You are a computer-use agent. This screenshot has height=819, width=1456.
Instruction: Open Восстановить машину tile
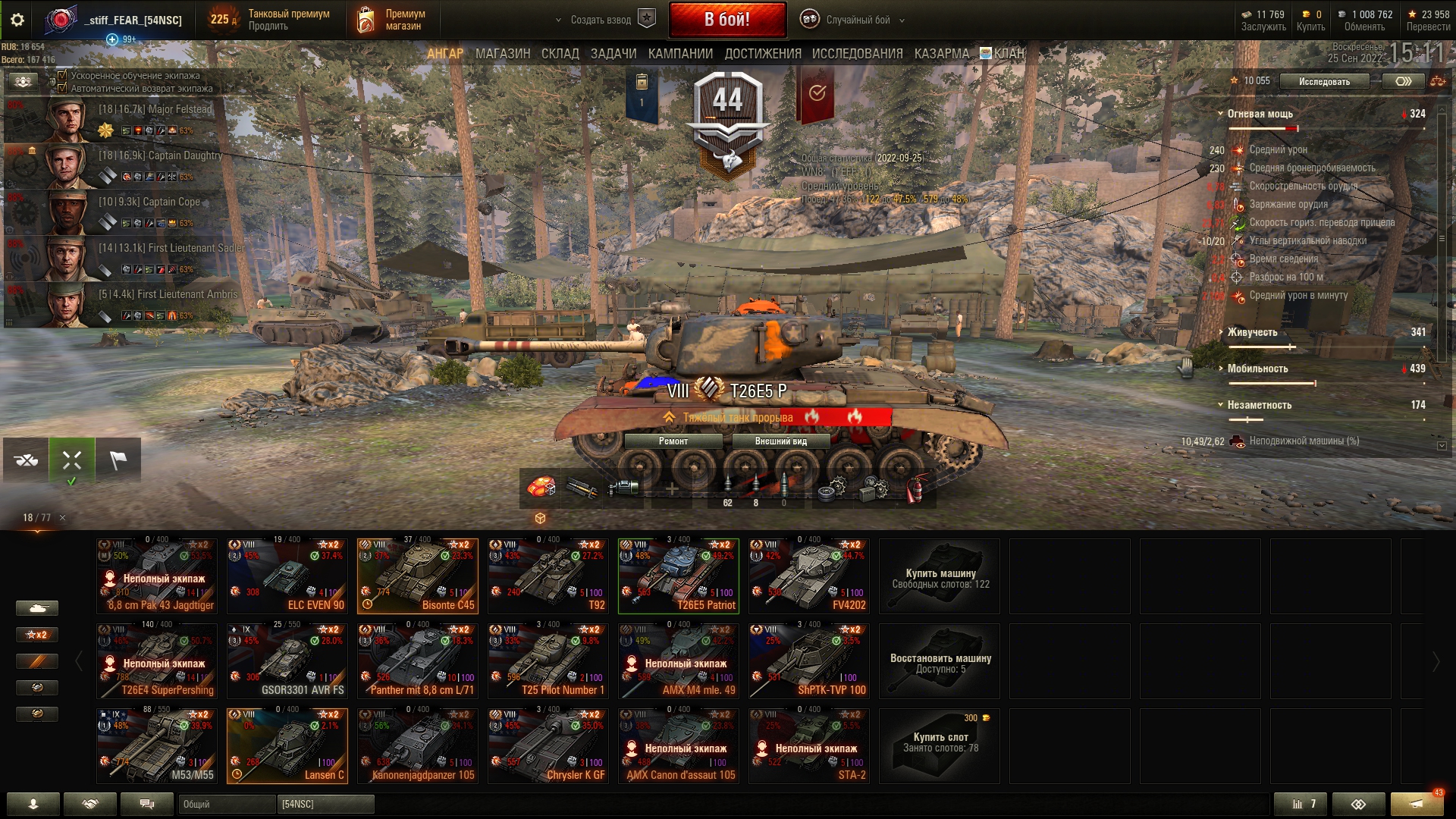click(x=939, y=661)
